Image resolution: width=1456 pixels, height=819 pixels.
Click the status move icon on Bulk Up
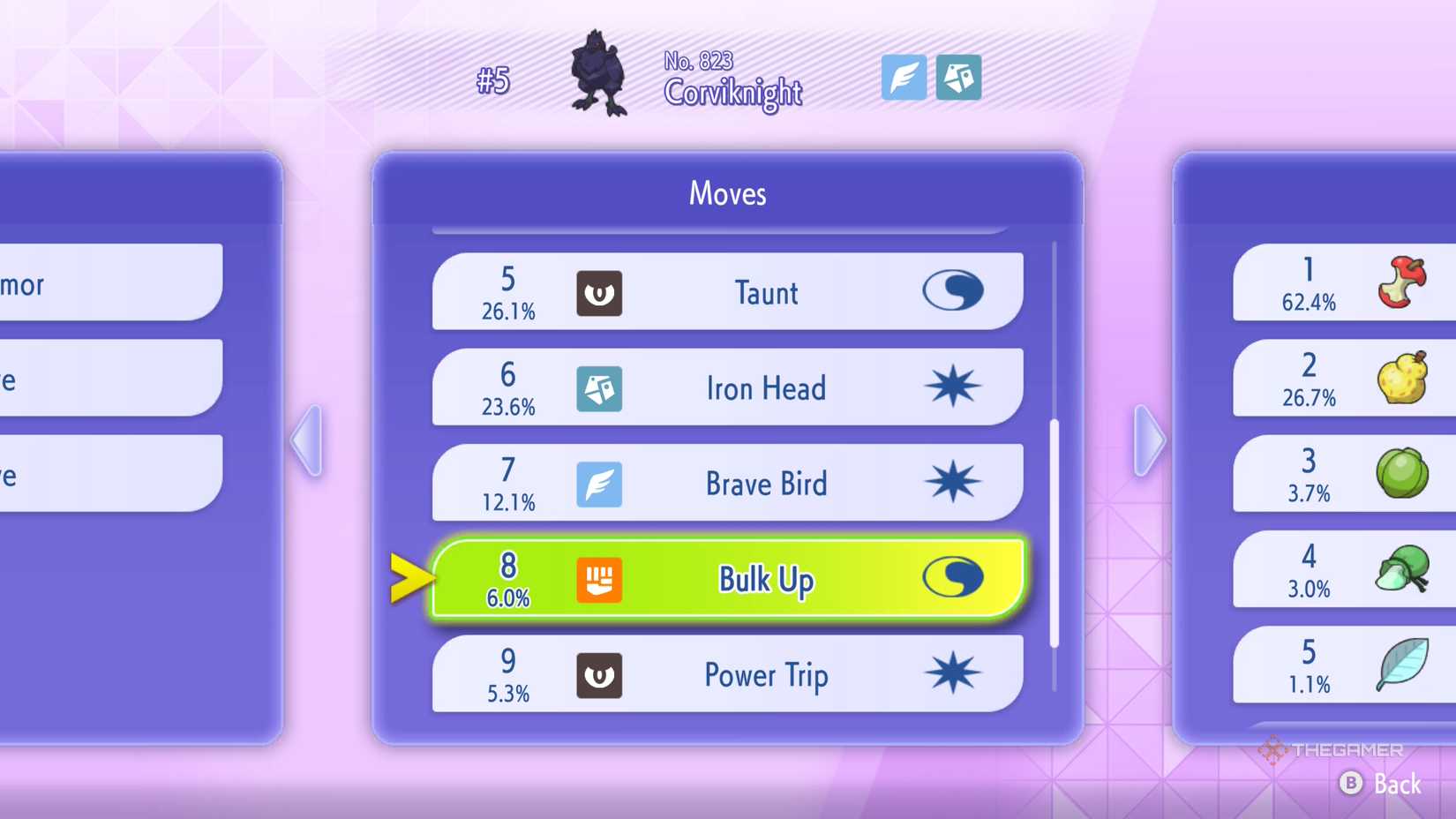(x=956, y=579)
